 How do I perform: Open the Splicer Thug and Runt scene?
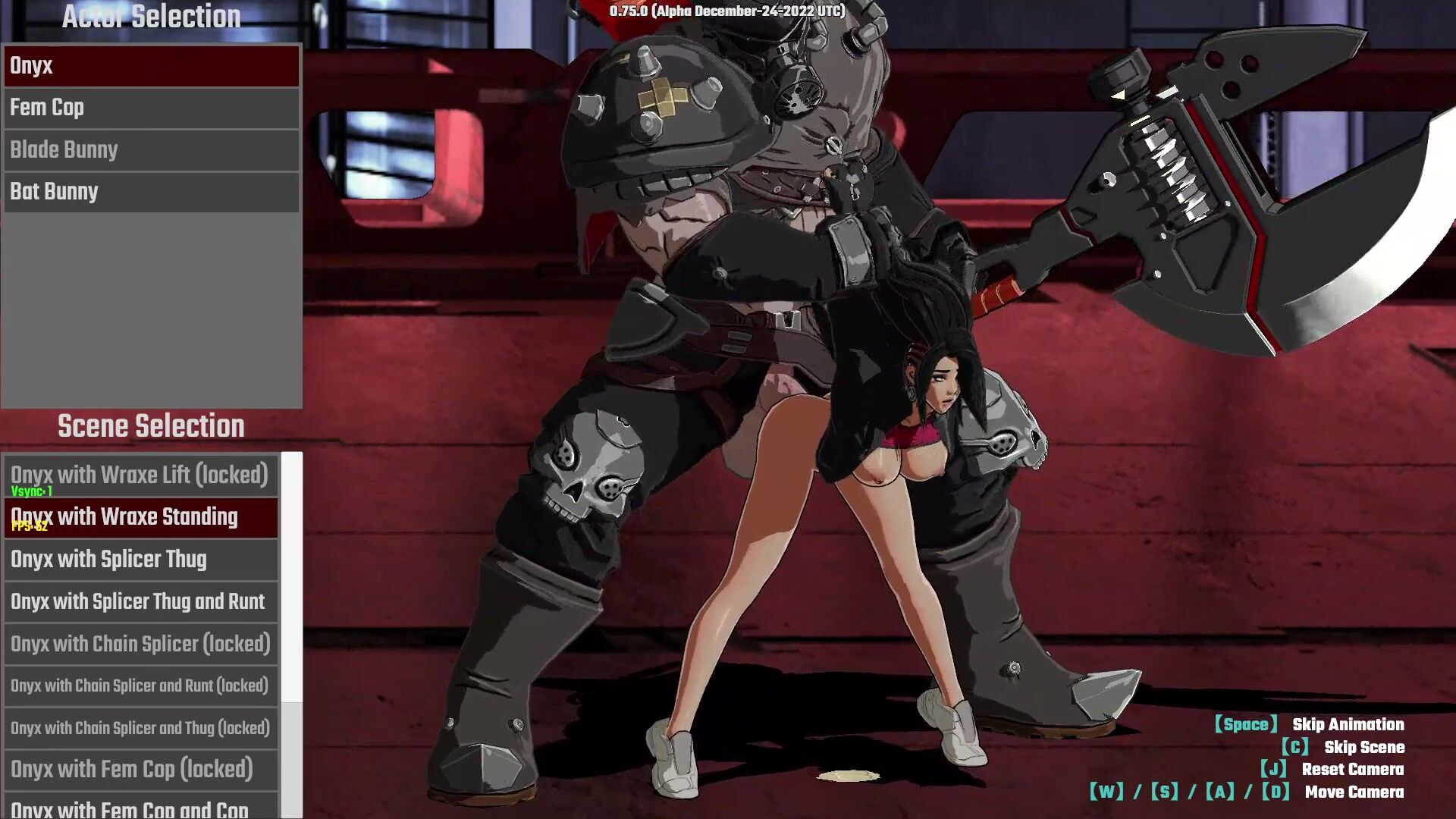[141, 602]
